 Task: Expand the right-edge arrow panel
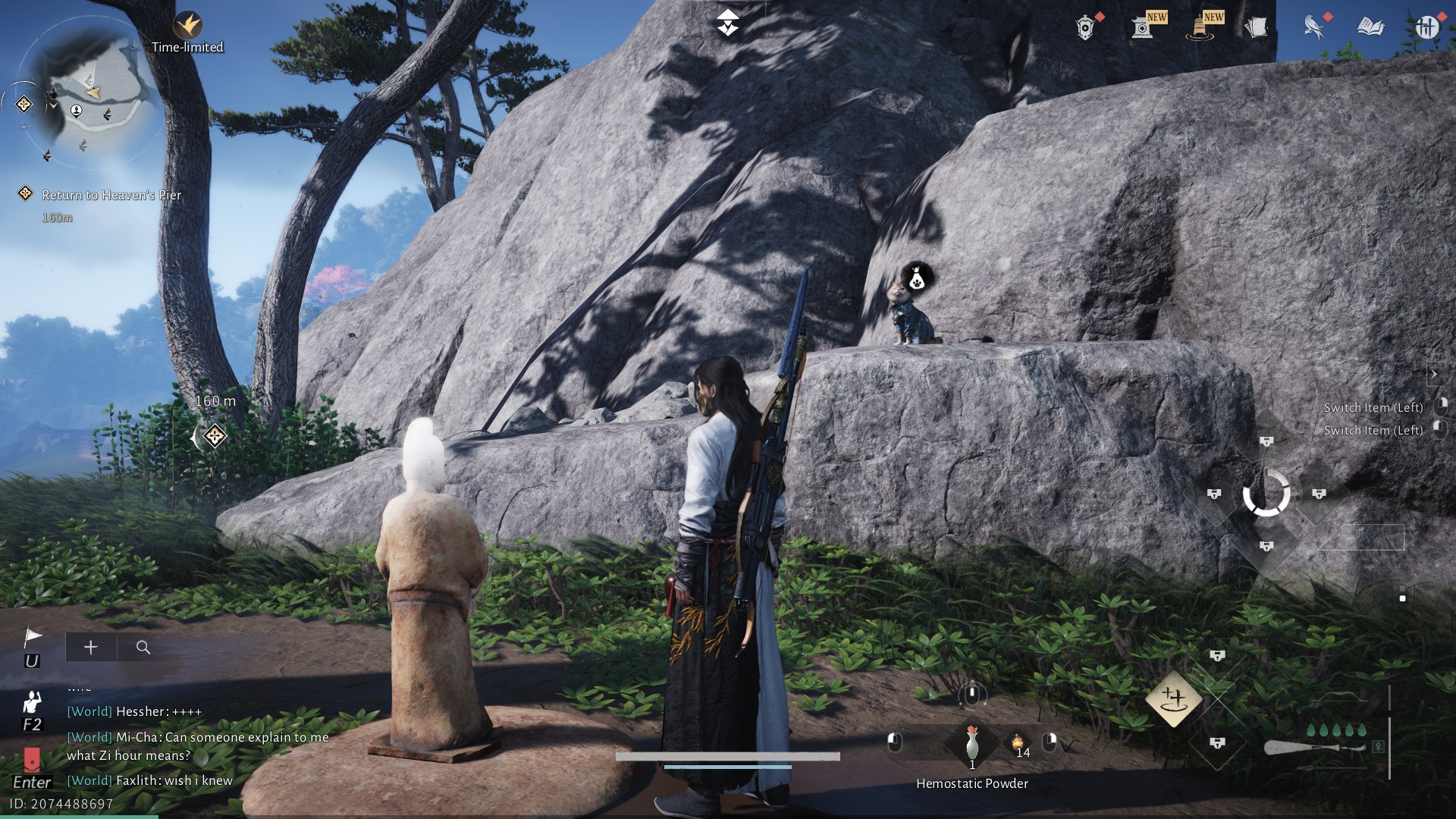pos(1434,374)
